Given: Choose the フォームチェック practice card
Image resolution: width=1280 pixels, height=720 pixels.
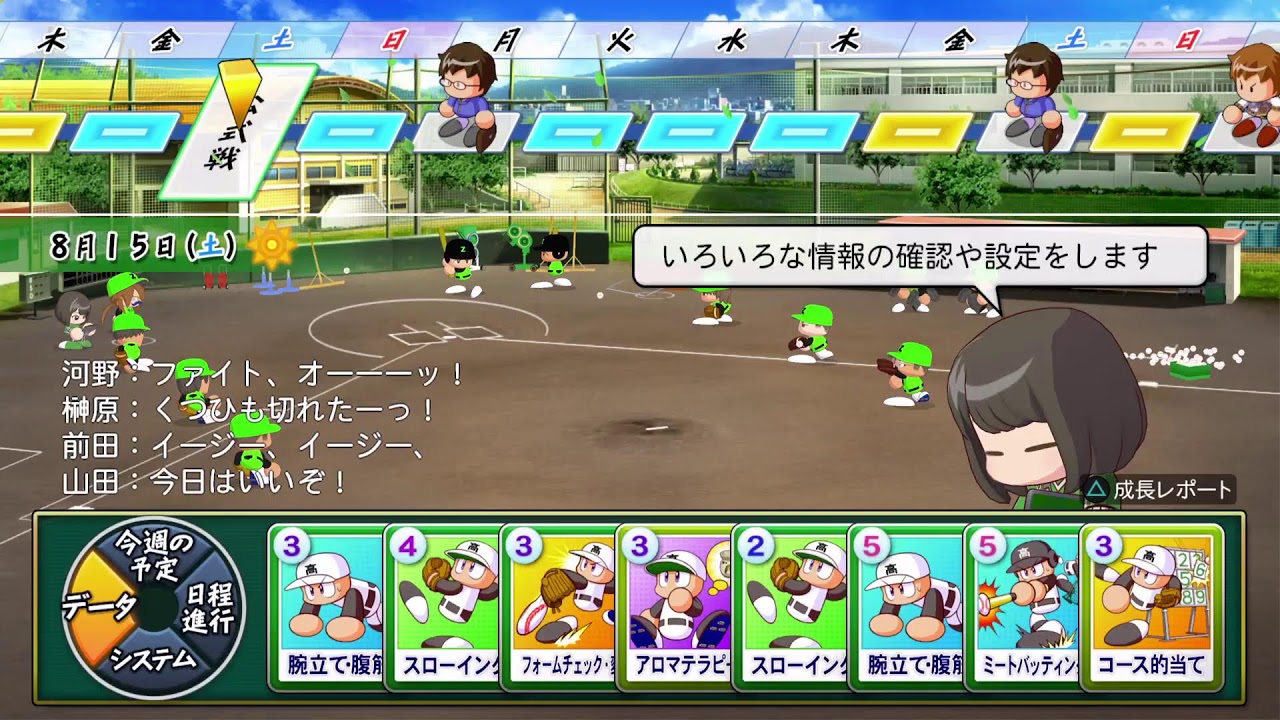Looking at the screenshot, I should (x=559, y=607).
